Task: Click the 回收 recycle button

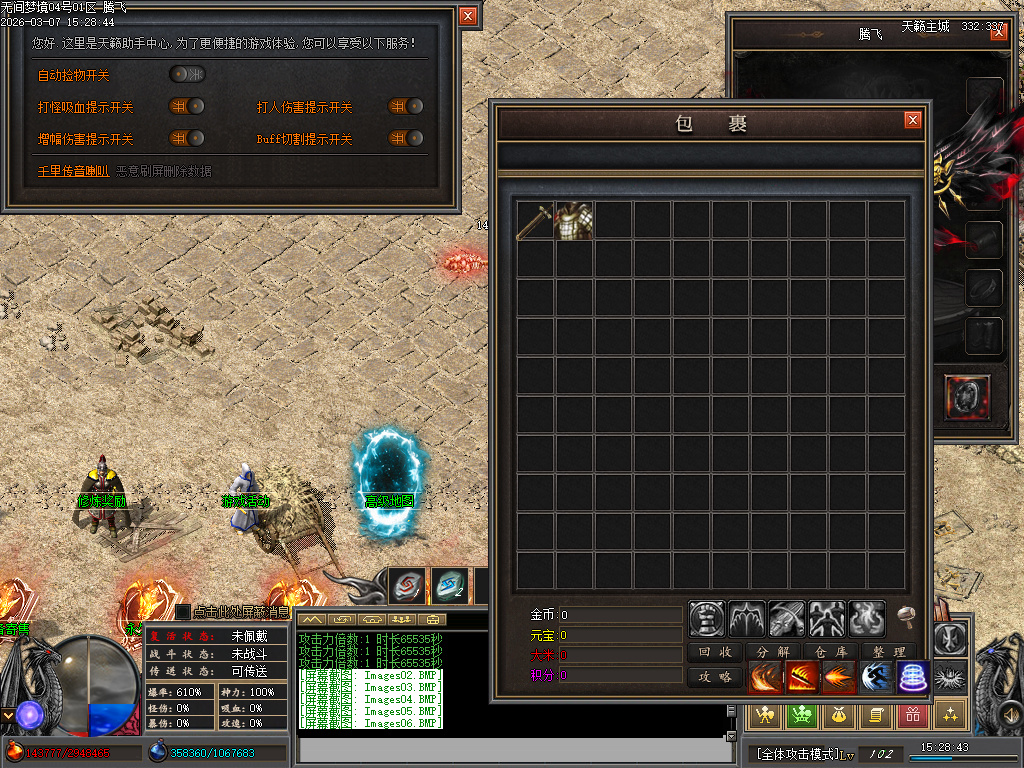Action: tap(715, 652)
